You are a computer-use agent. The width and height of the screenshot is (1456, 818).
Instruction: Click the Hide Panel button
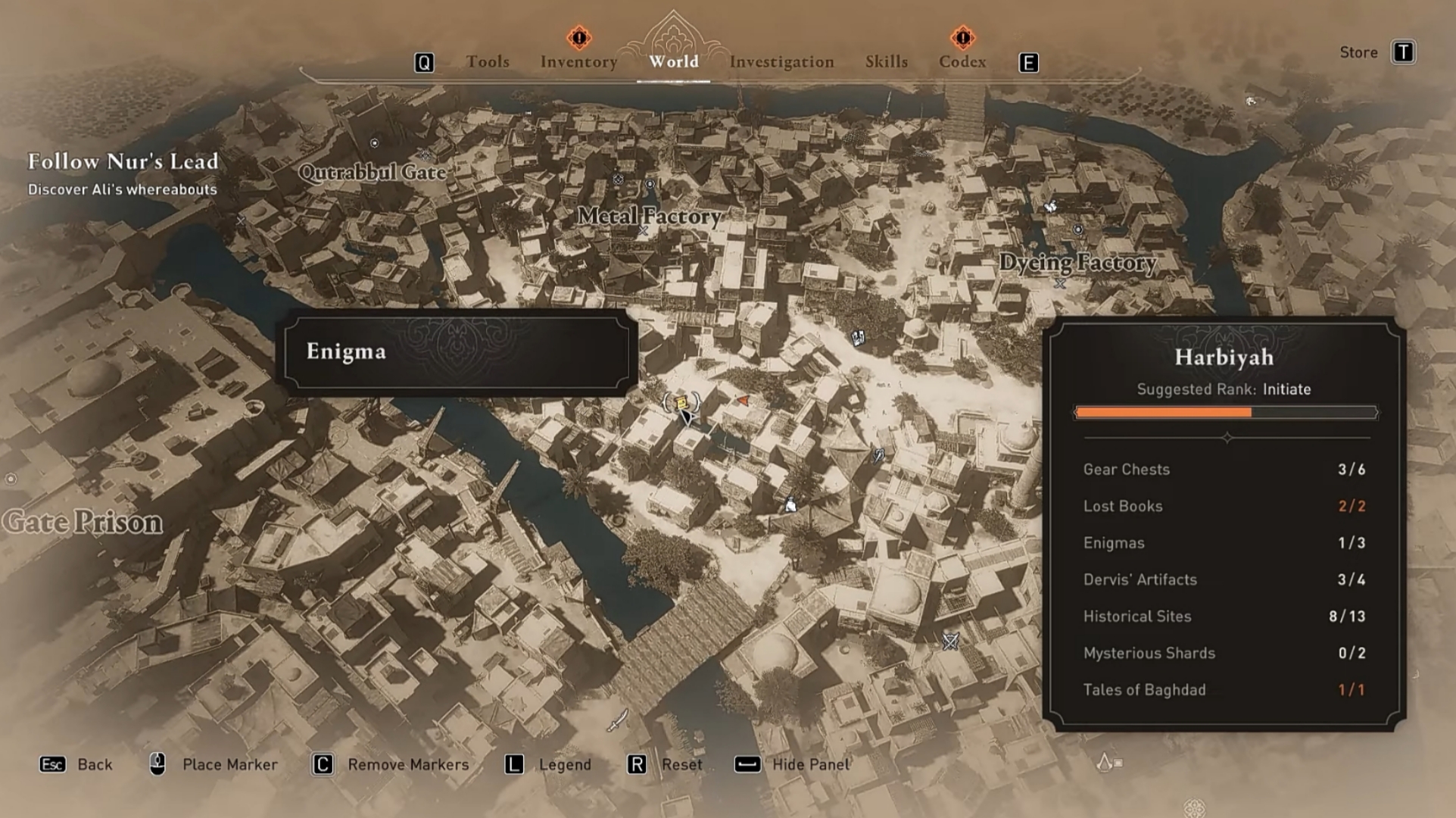coord(810,764)
